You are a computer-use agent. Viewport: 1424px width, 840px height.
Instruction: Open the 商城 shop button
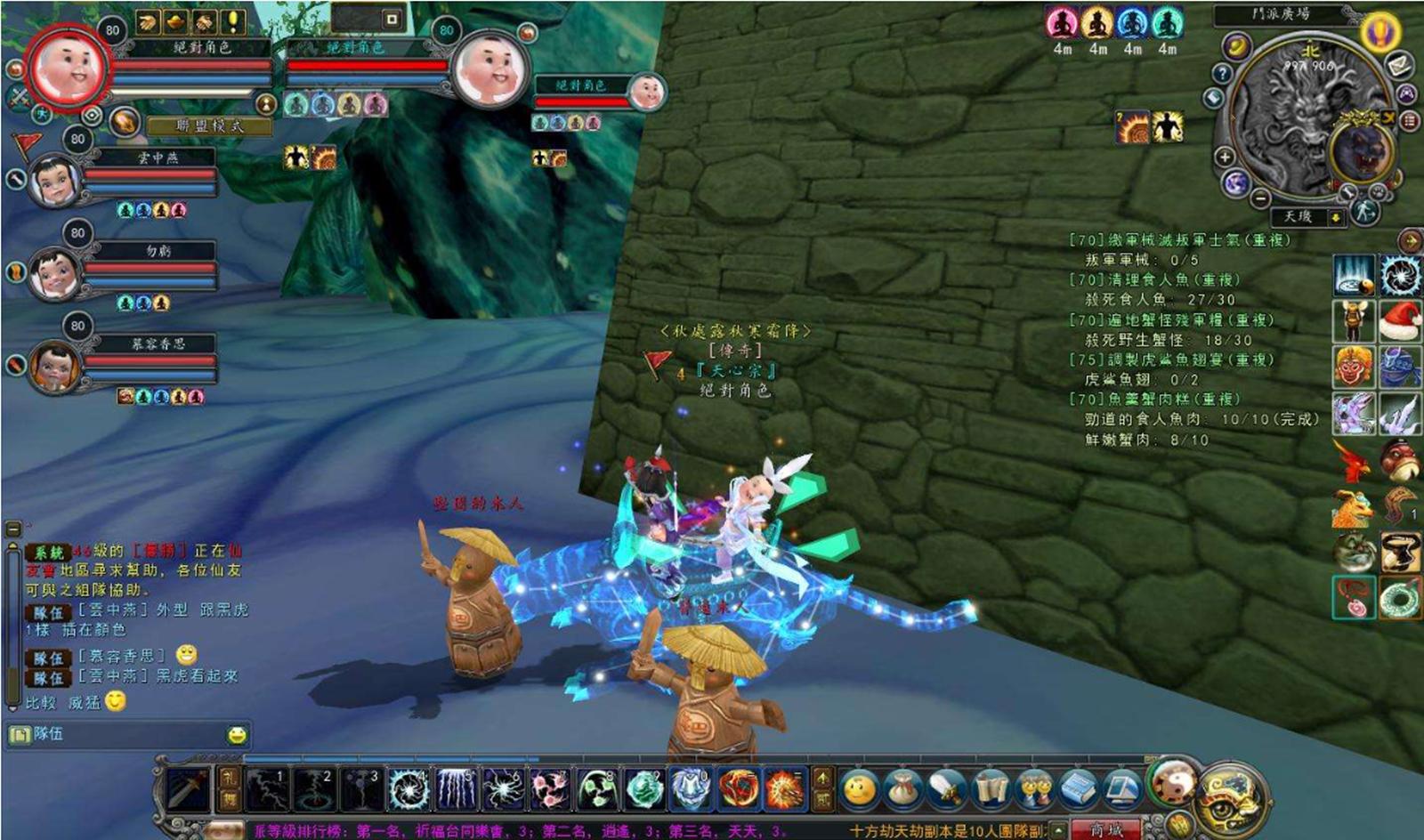click(x=1104, y=830)
